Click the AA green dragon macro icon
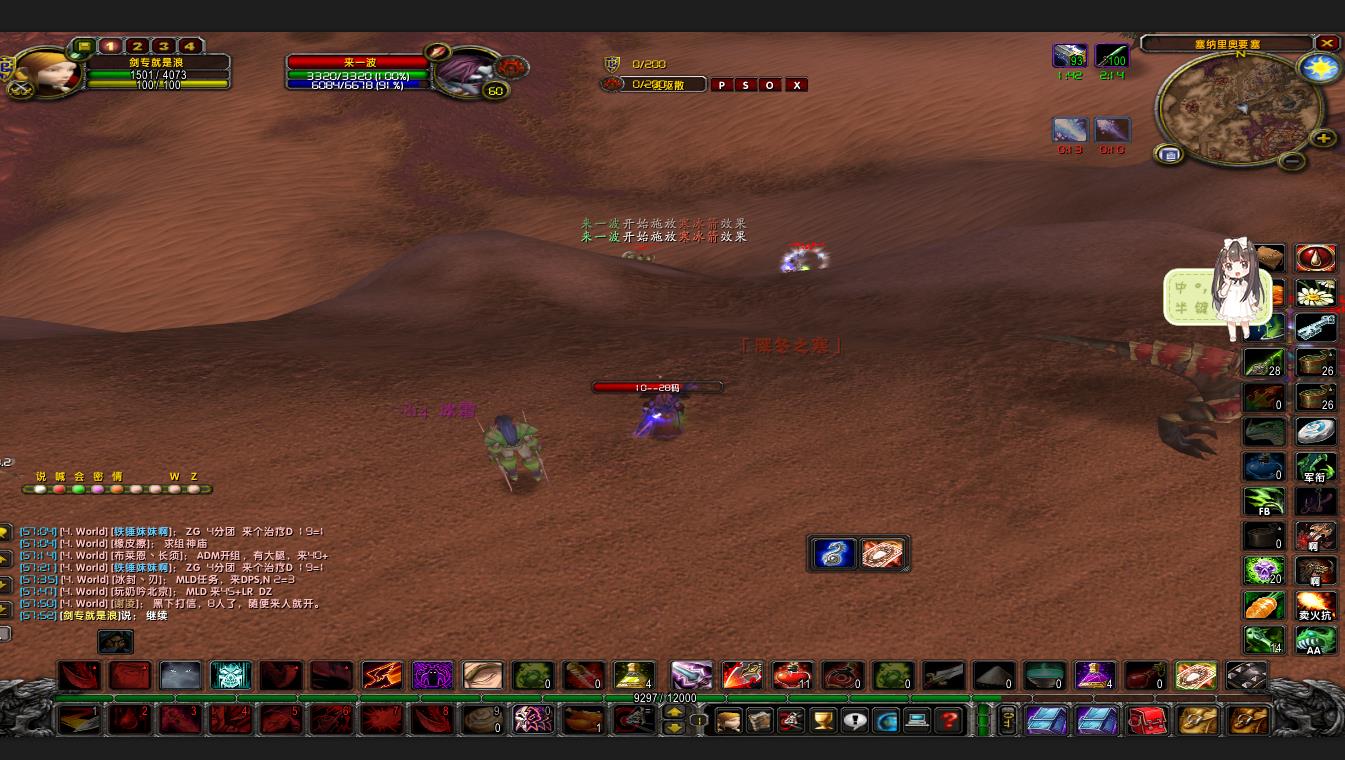1345x760 pixels. click(1315, 640)
